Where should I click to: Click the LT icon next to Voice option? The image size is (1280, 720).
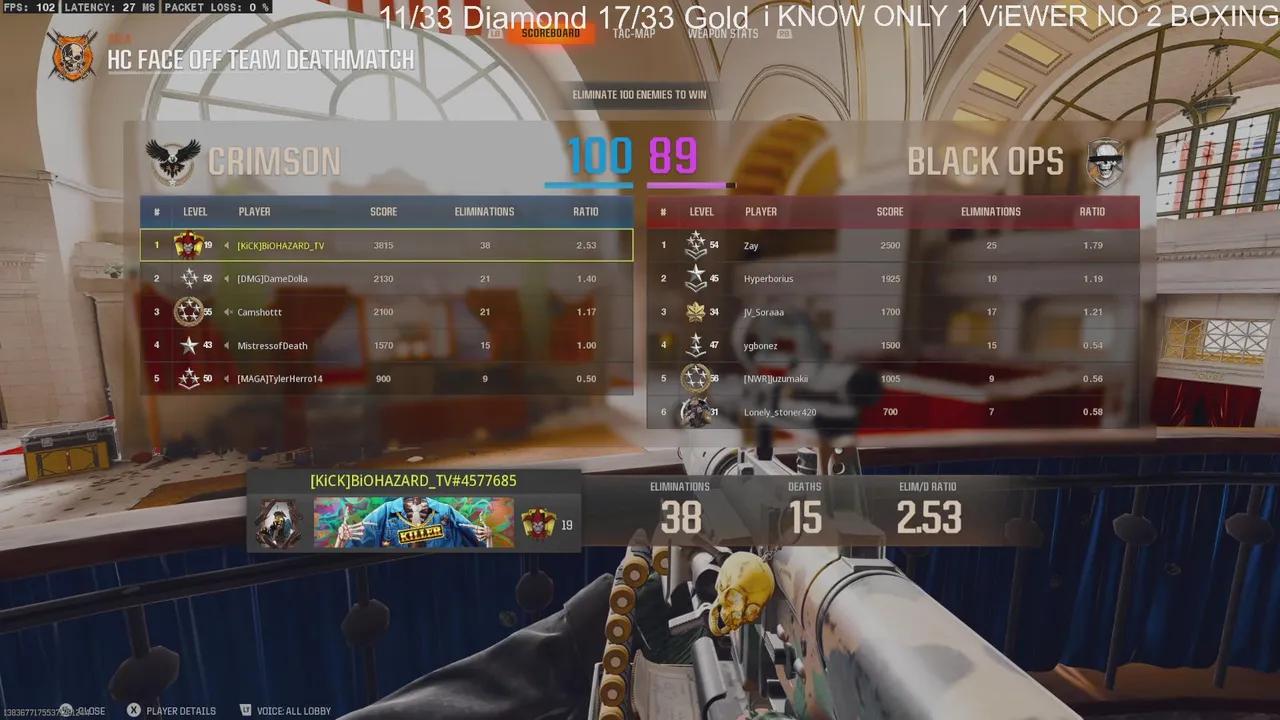(248, 710)
